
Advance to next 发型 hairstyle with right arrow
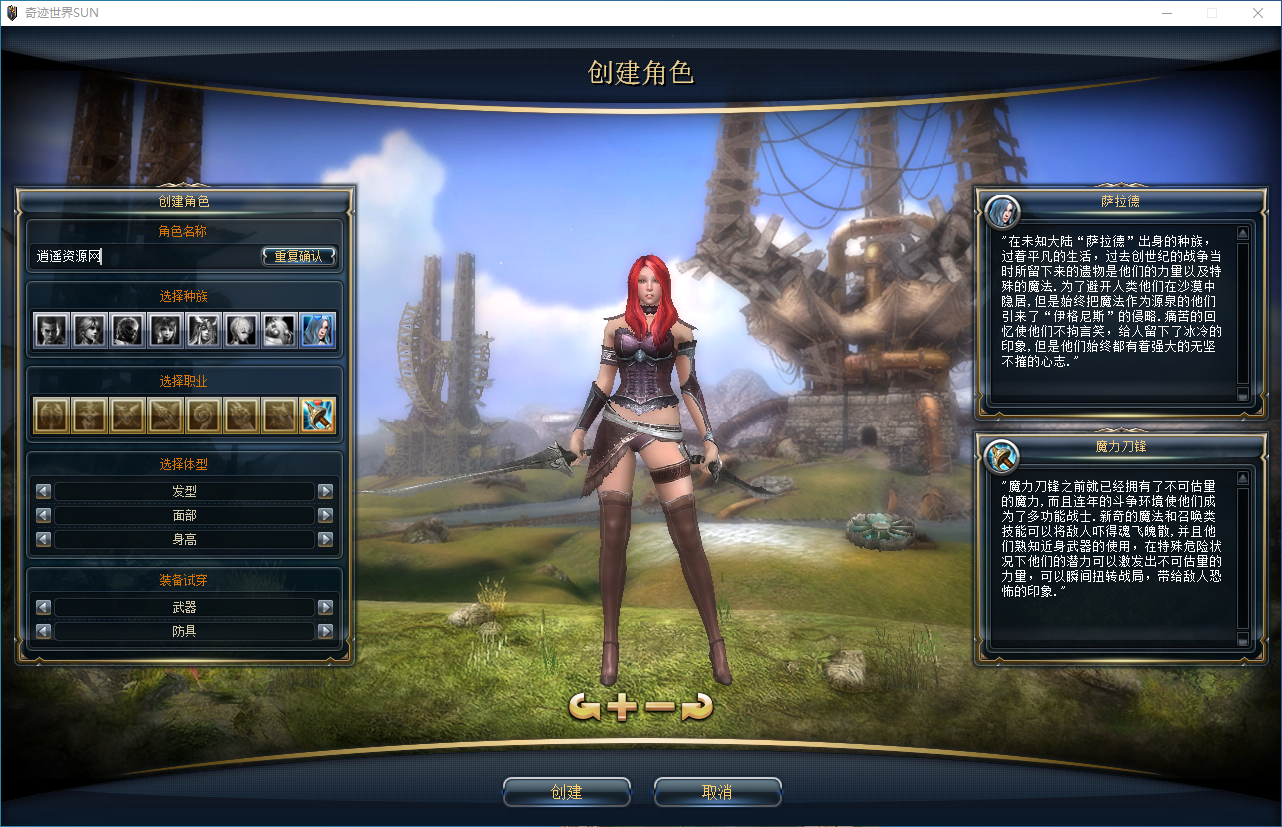click(325, 490)
